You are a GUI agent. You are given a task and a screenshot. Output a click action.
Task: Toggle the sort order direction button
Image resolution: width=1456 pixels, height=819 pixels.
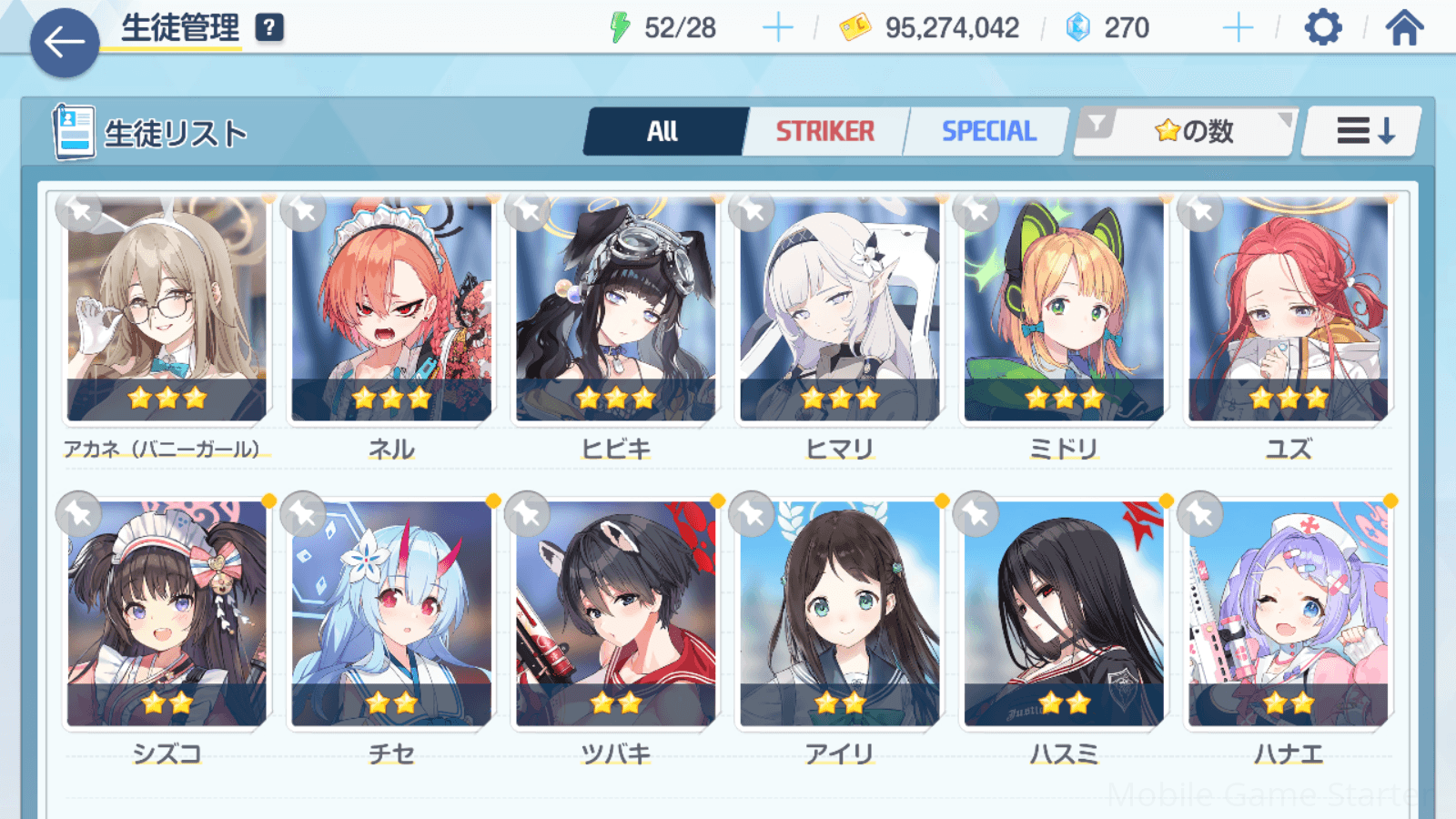pyautogui.click(x=1362, y=132)
